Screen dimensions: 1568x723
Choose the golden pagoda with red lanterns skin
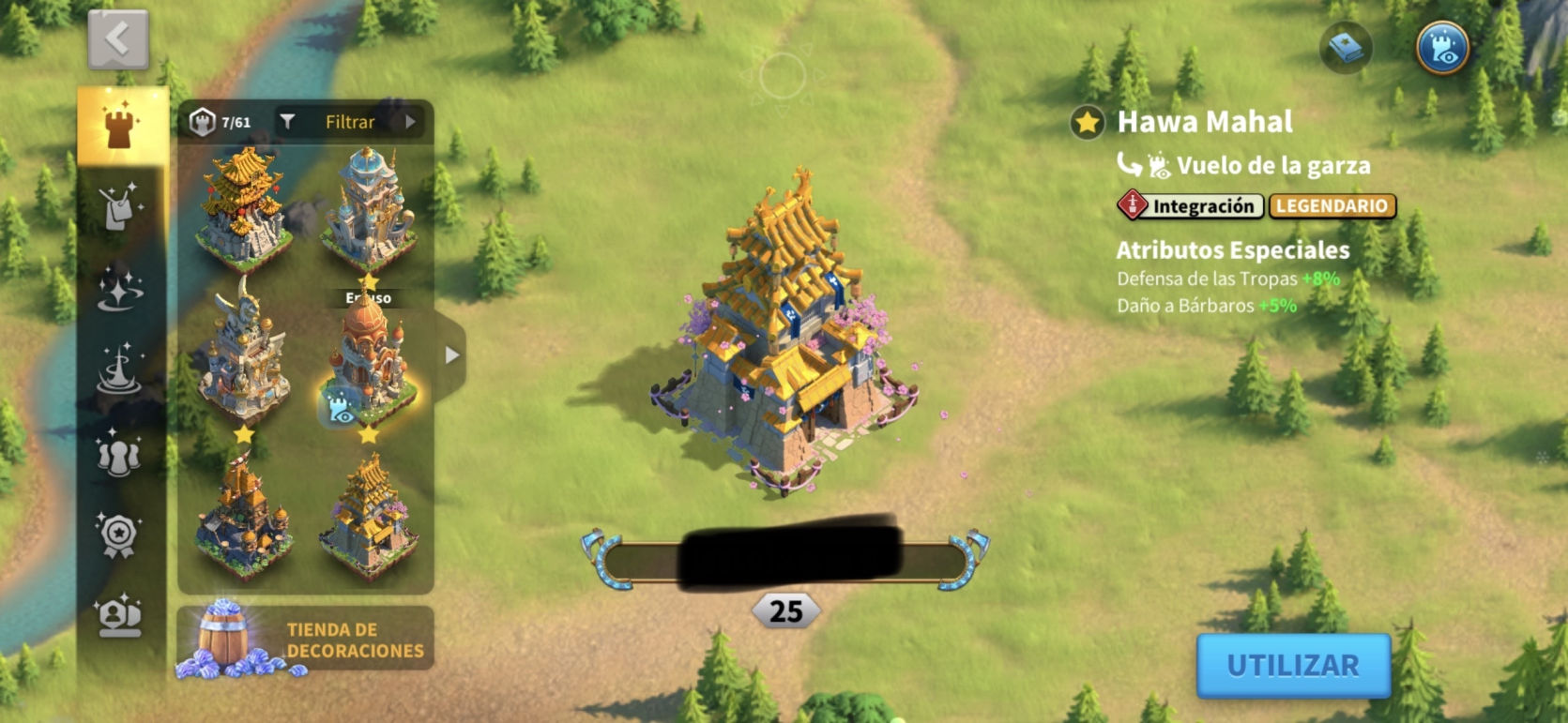click(243, 208)
